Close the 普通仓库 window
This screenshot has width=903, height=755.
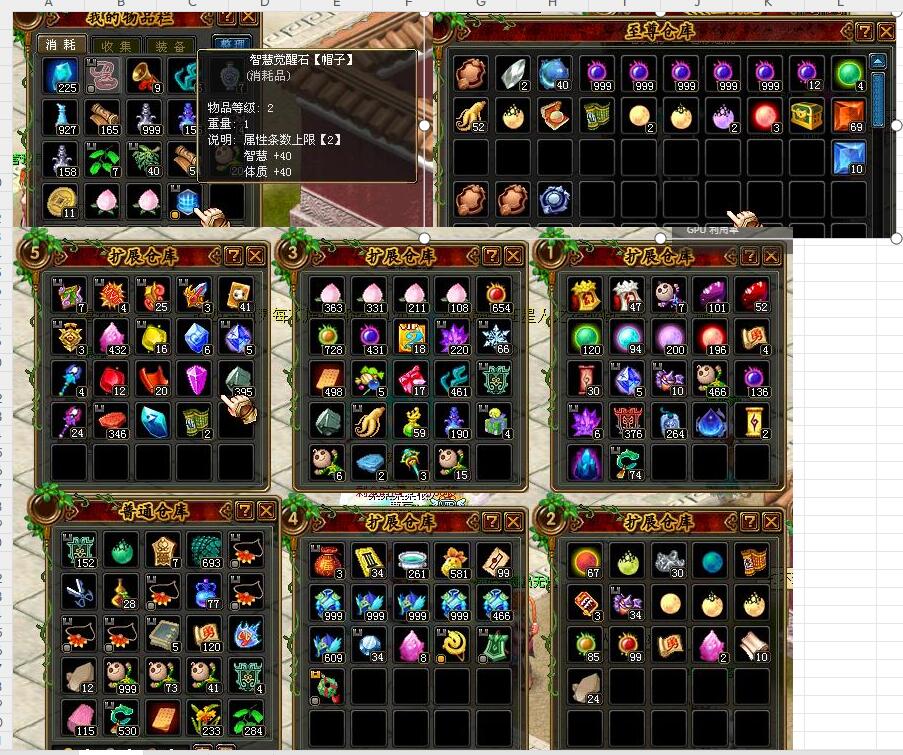click(266, 510)
